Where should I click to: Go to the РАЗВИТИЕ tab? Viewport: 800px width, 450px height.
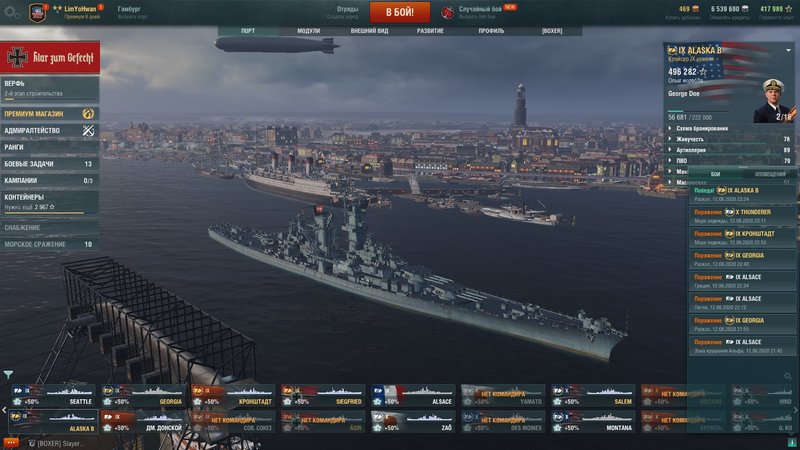(431, 31)
